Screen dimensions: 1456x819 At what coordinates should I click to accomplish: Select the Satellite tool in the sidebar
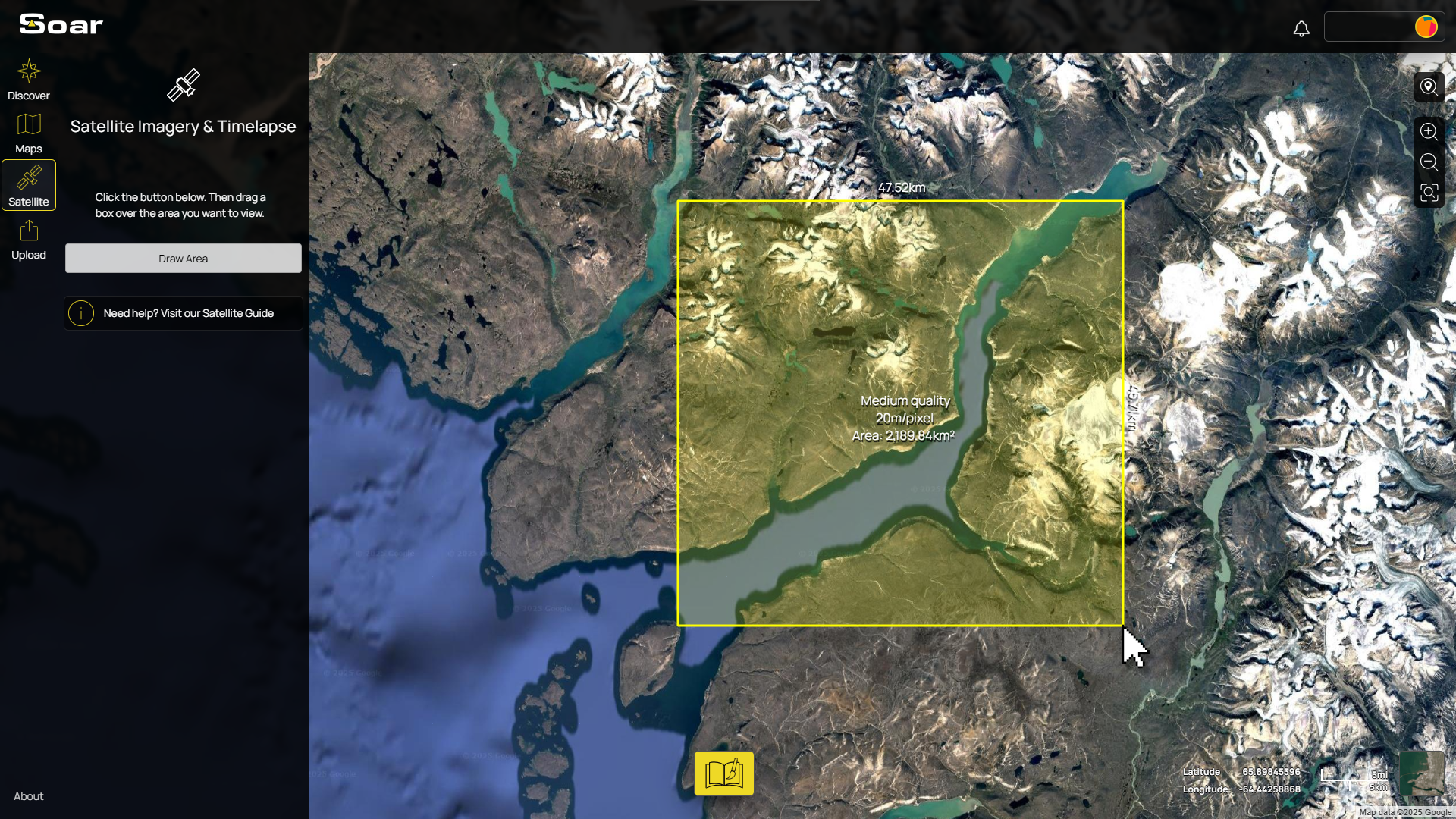(x=29, y=184)
